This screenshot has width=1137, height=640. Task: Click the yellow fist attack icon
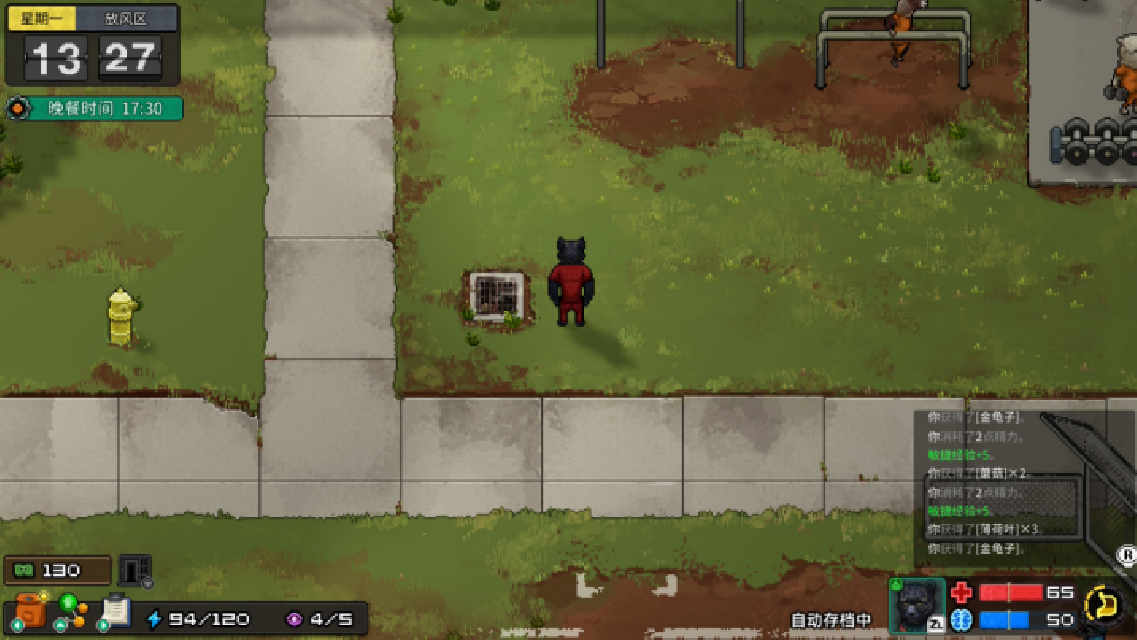[1104, 604]
